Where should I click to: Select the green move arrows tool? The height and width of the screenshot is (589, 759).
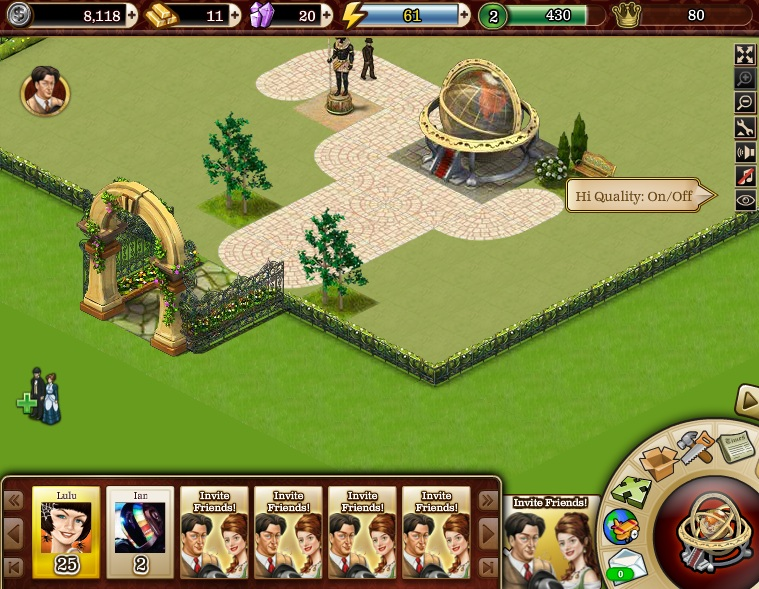(x=632, y=491)
